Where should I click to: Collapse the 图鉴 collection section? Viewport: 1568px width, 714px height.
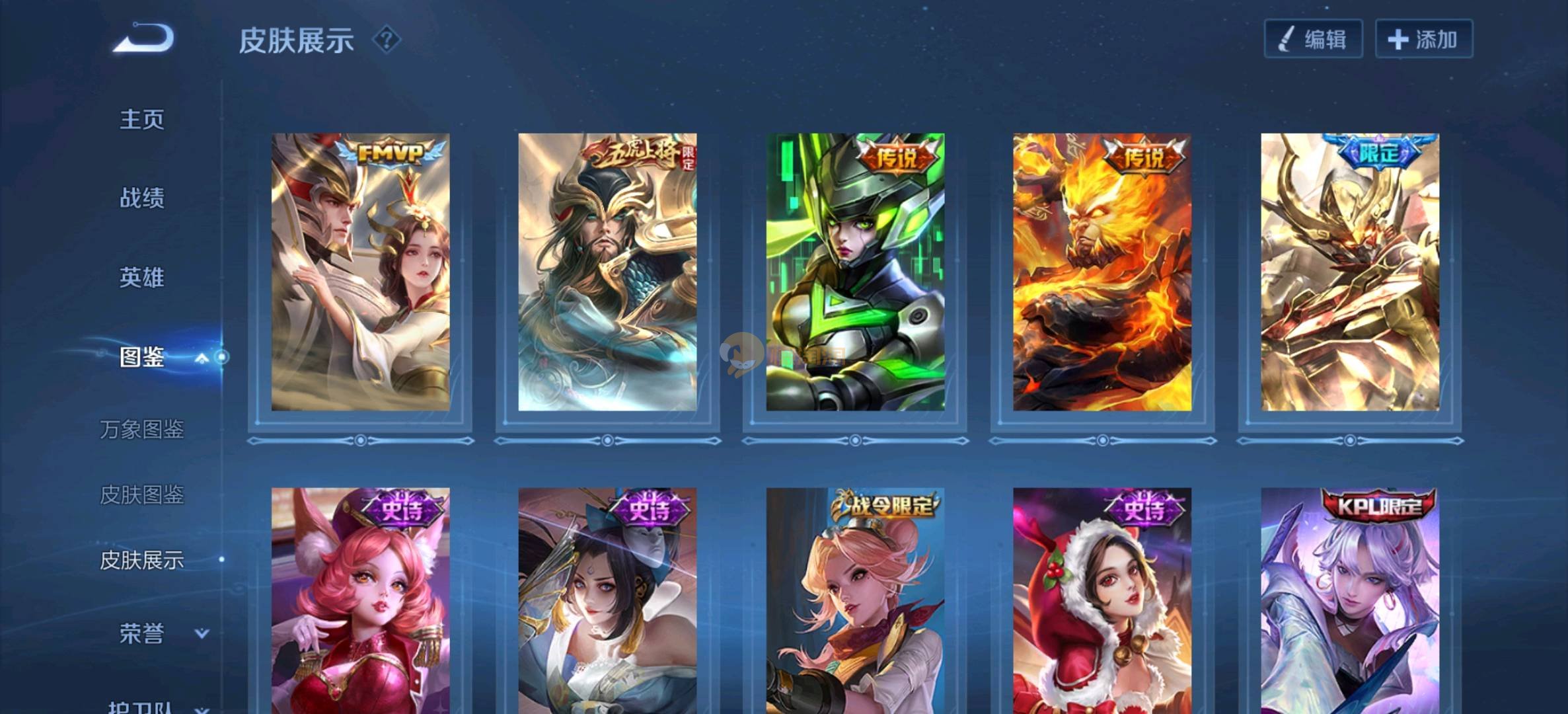pos(202,358)
